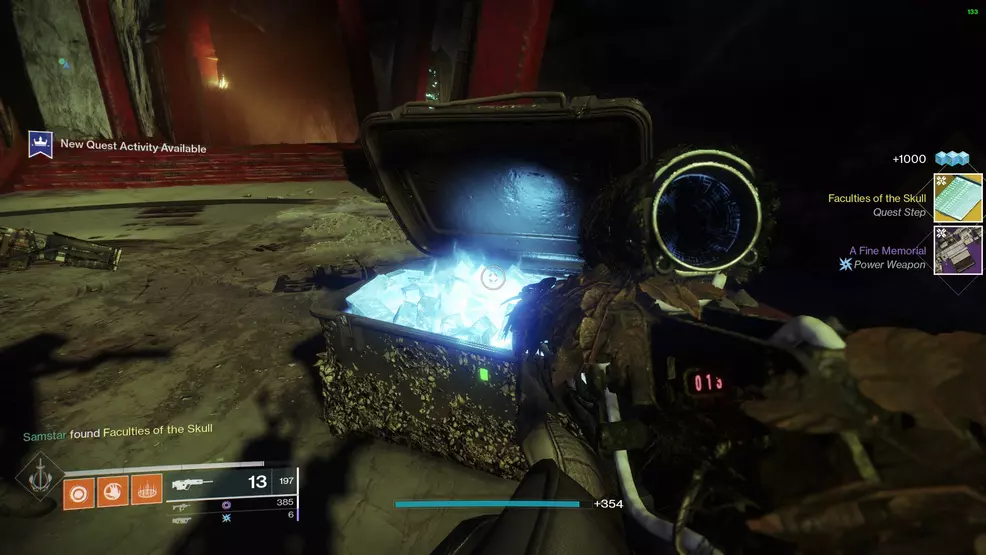Viewport: 986px width, 555px height.
Task: Select the A Fine Memorial weapon thumbnail
Action: click(957, 250)
